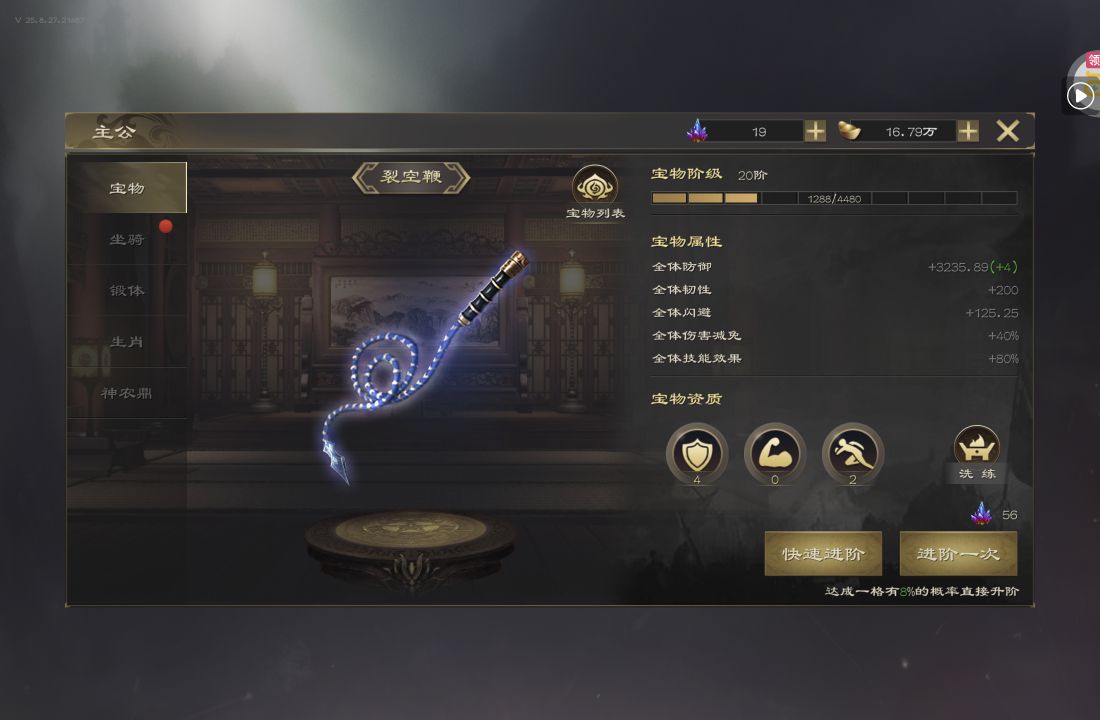
Task: Open the 坐骑 tab
Action: click(127, 239)
